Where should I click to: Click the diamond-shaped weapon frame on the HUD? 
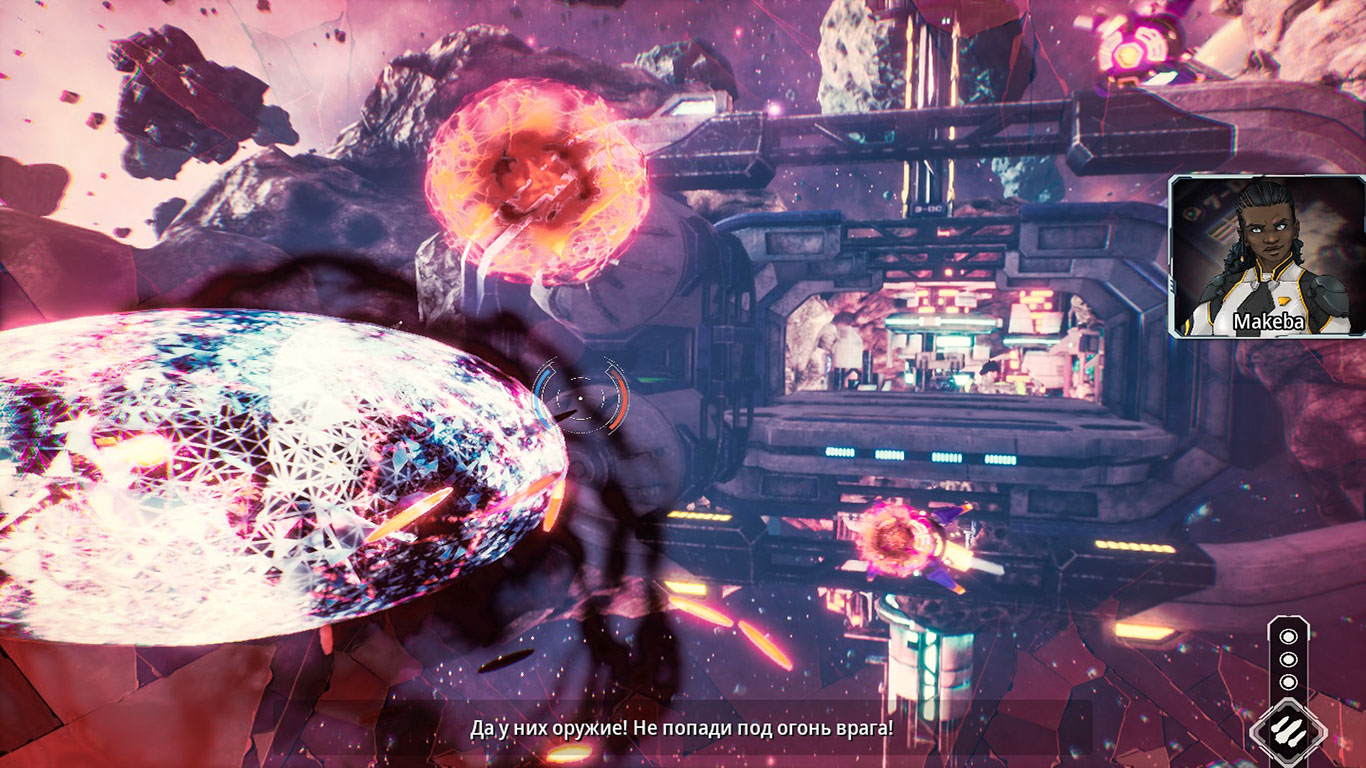1292,730
